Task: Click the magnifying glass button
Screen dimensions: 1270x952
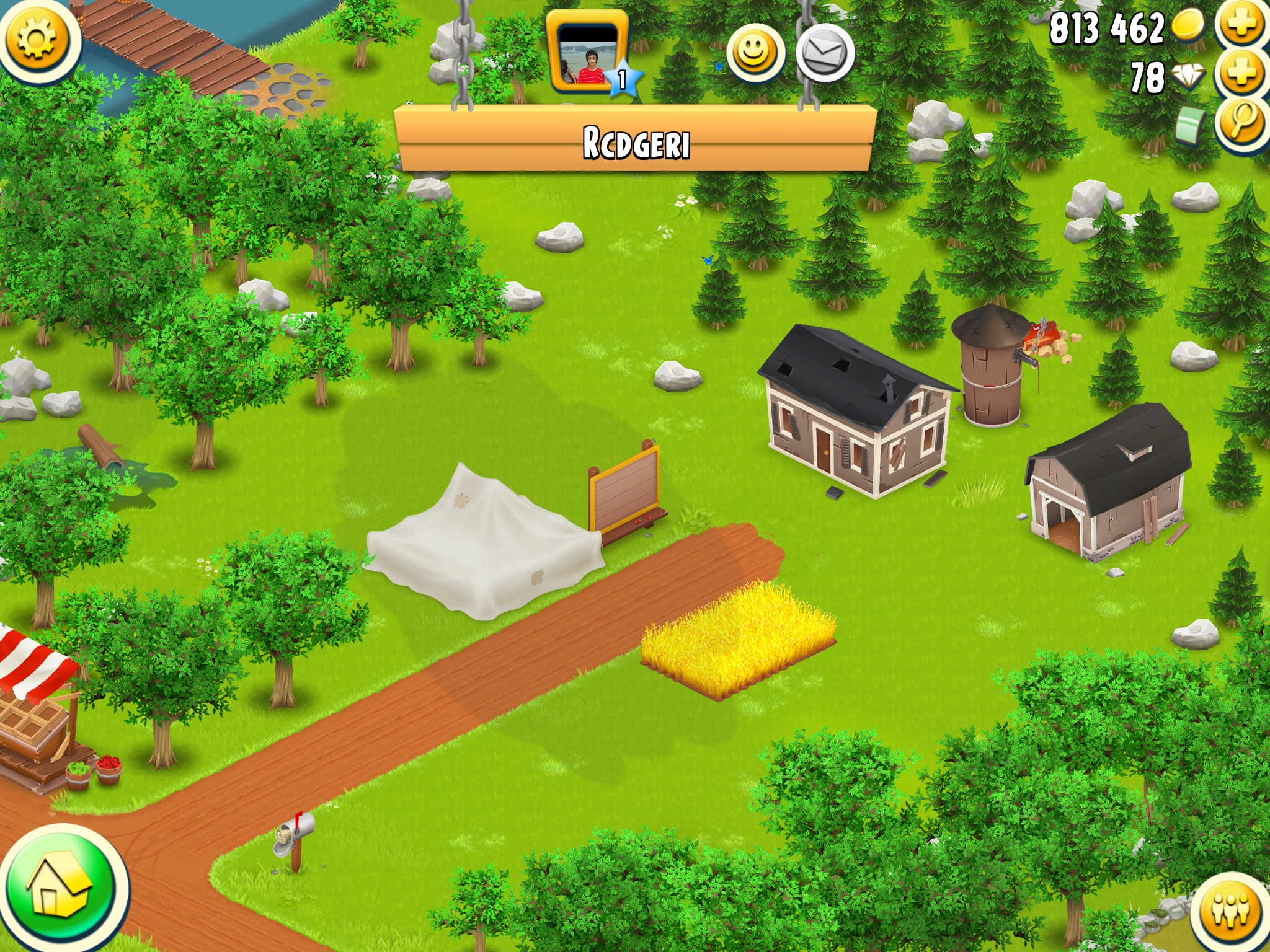Action: point(1240,121)
